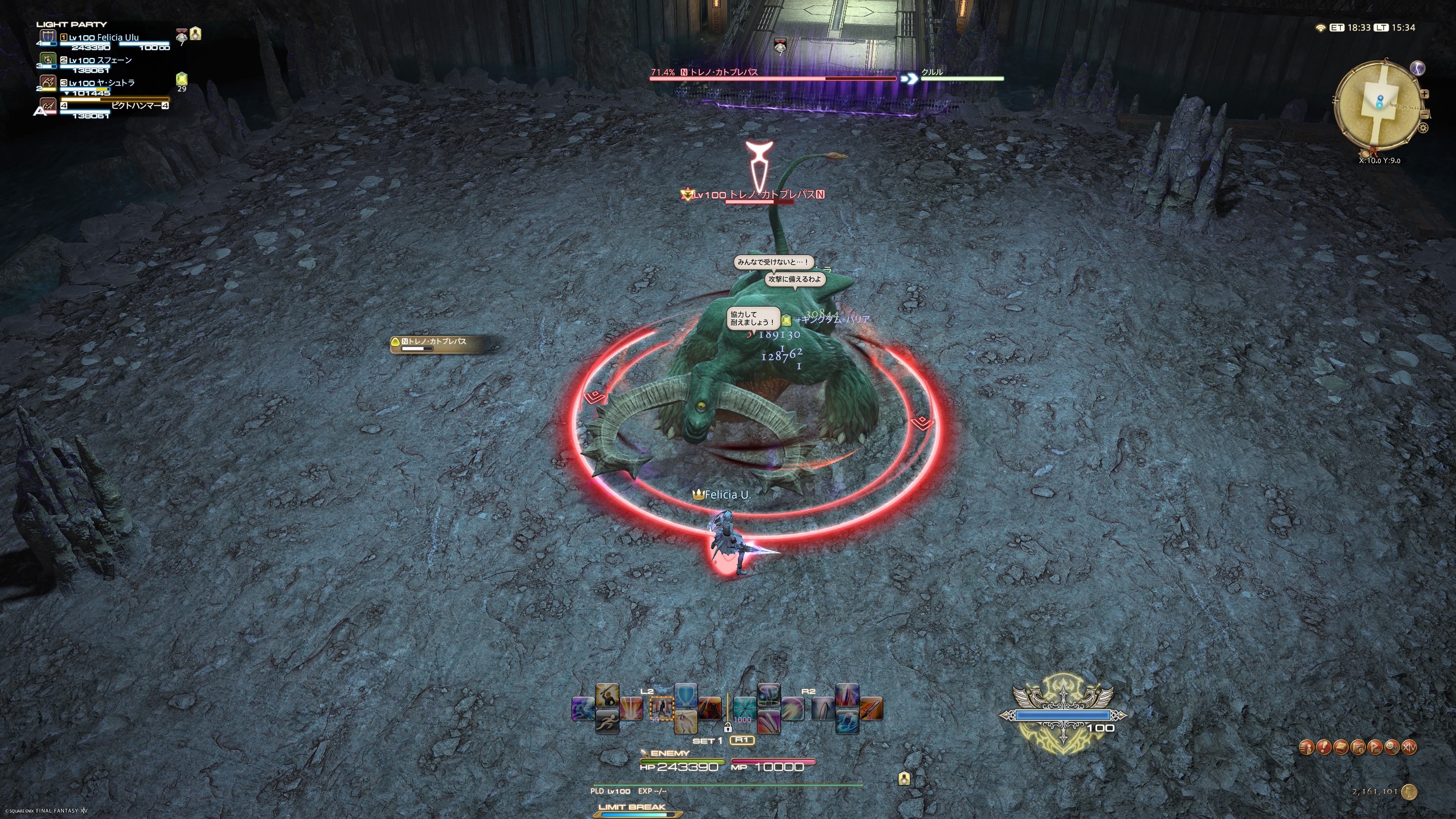
Task: Zoom in the minimap with plus button
Action: (1425, 94)
